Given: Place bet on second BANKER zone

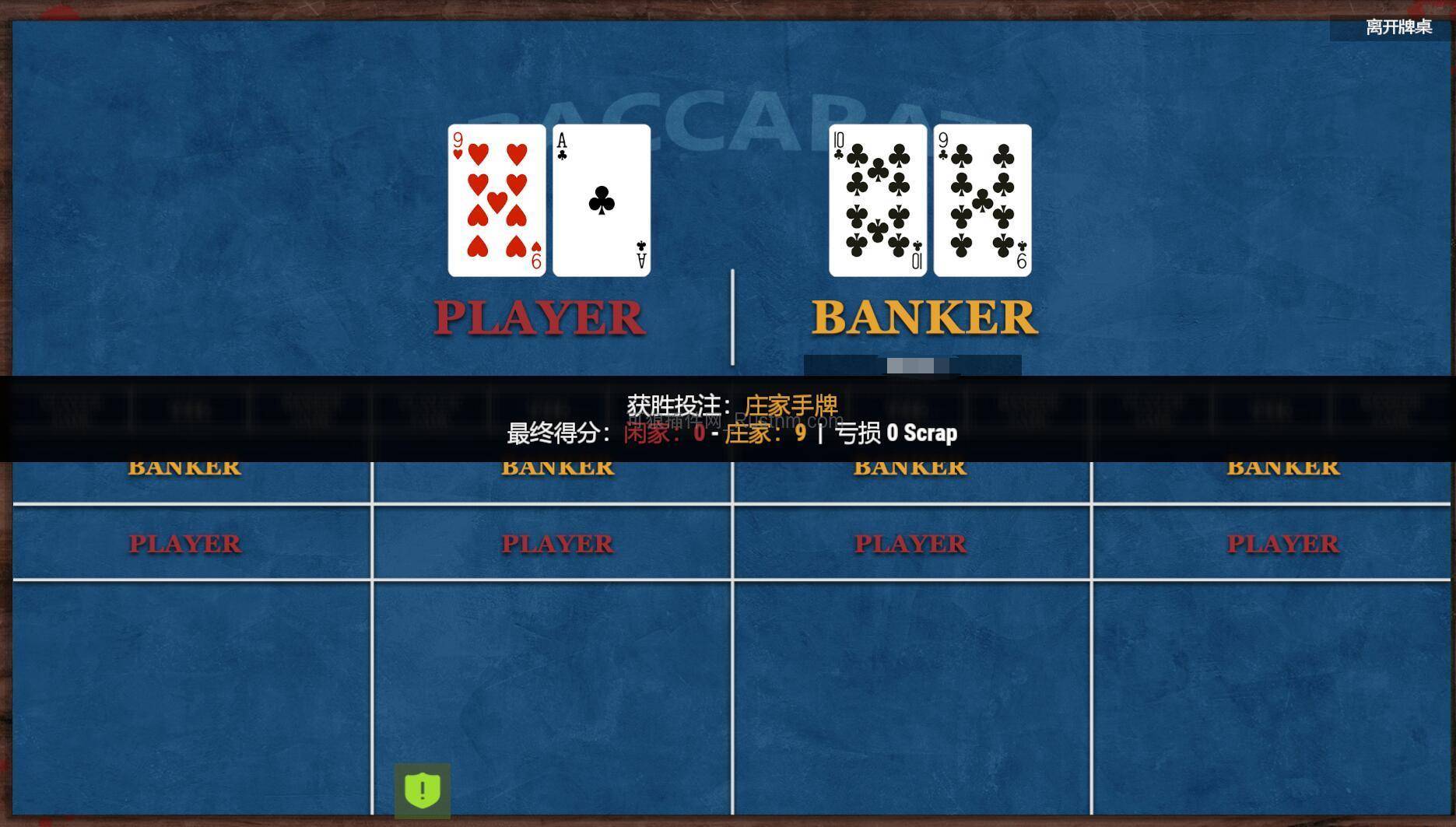Looking at the screenshot, I should [x=557, y=466].
